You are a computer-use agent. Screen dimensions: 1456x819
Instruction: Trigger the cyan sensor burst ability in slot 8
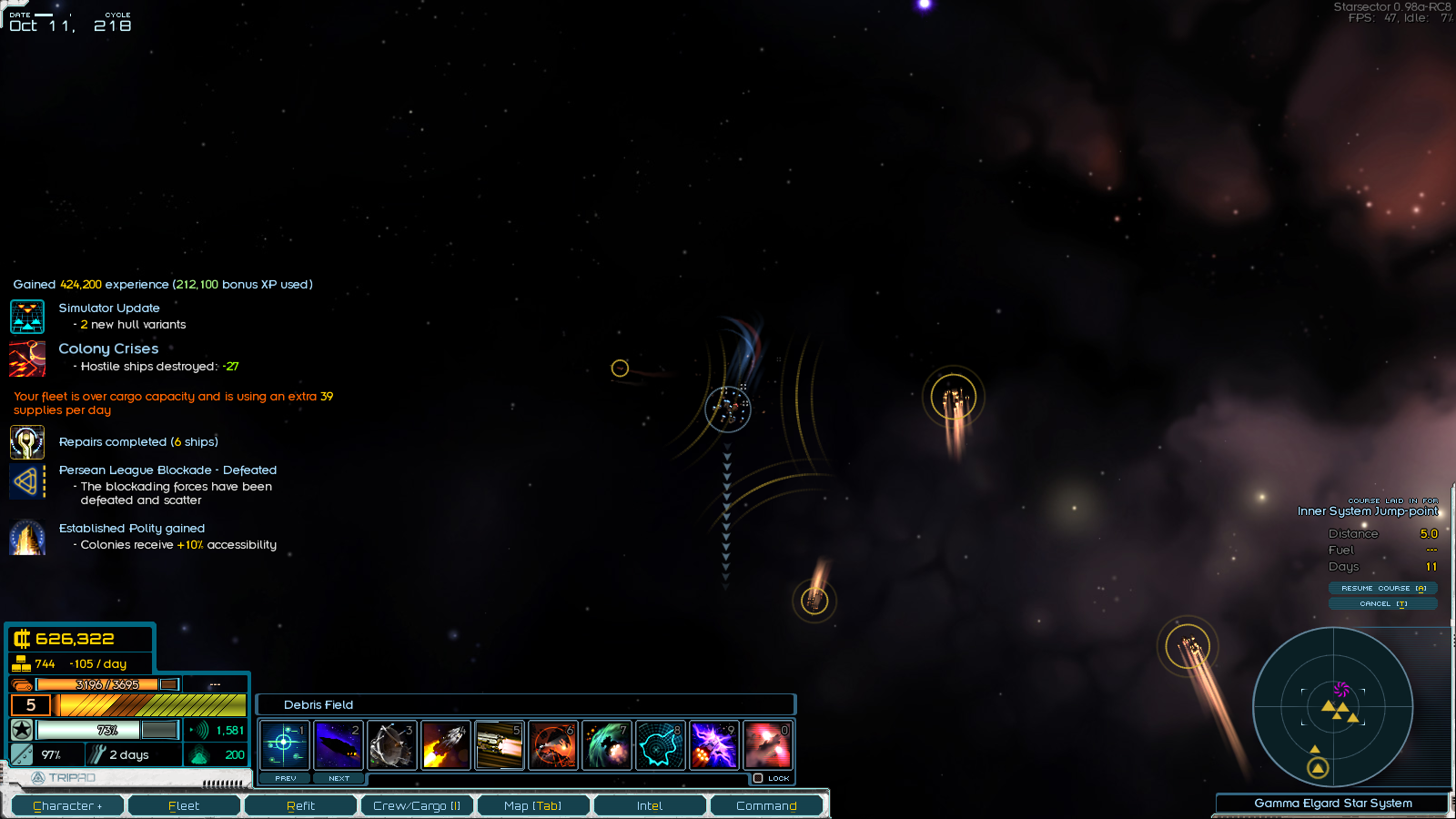pyautogui.click(x=661, y=745)
